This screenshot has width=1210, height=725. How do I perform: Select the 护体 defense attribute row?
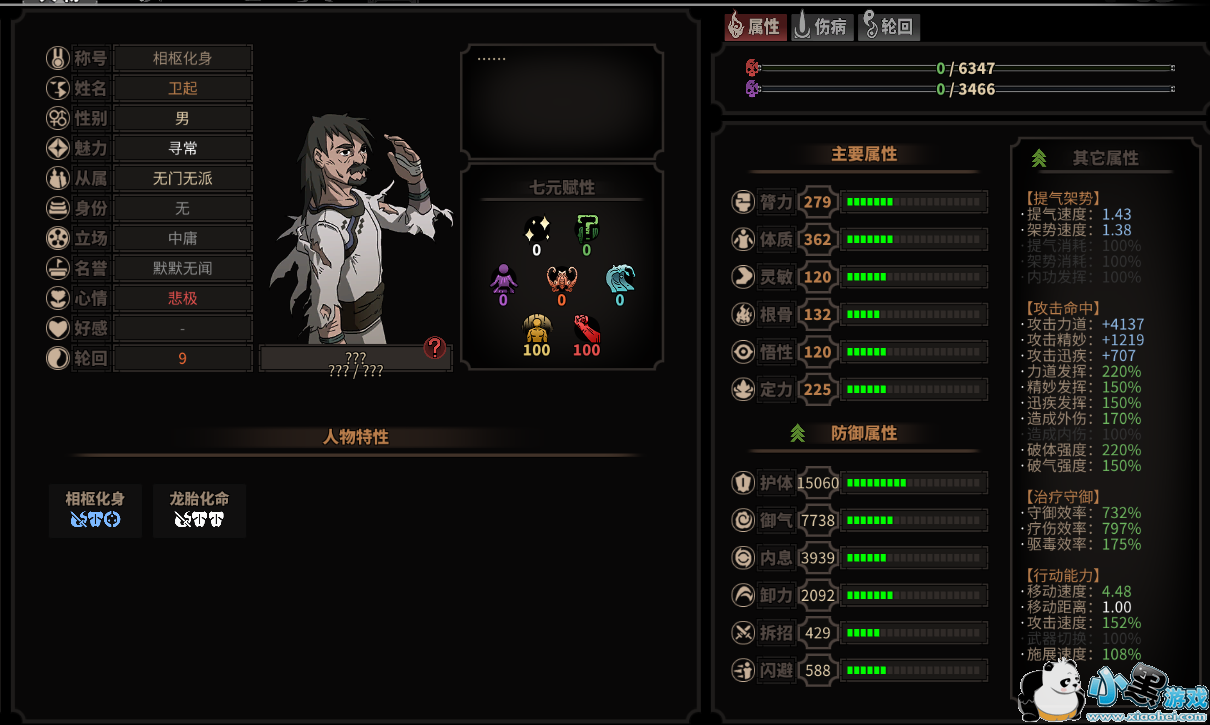pyautogui.click(x=859, y=483)
